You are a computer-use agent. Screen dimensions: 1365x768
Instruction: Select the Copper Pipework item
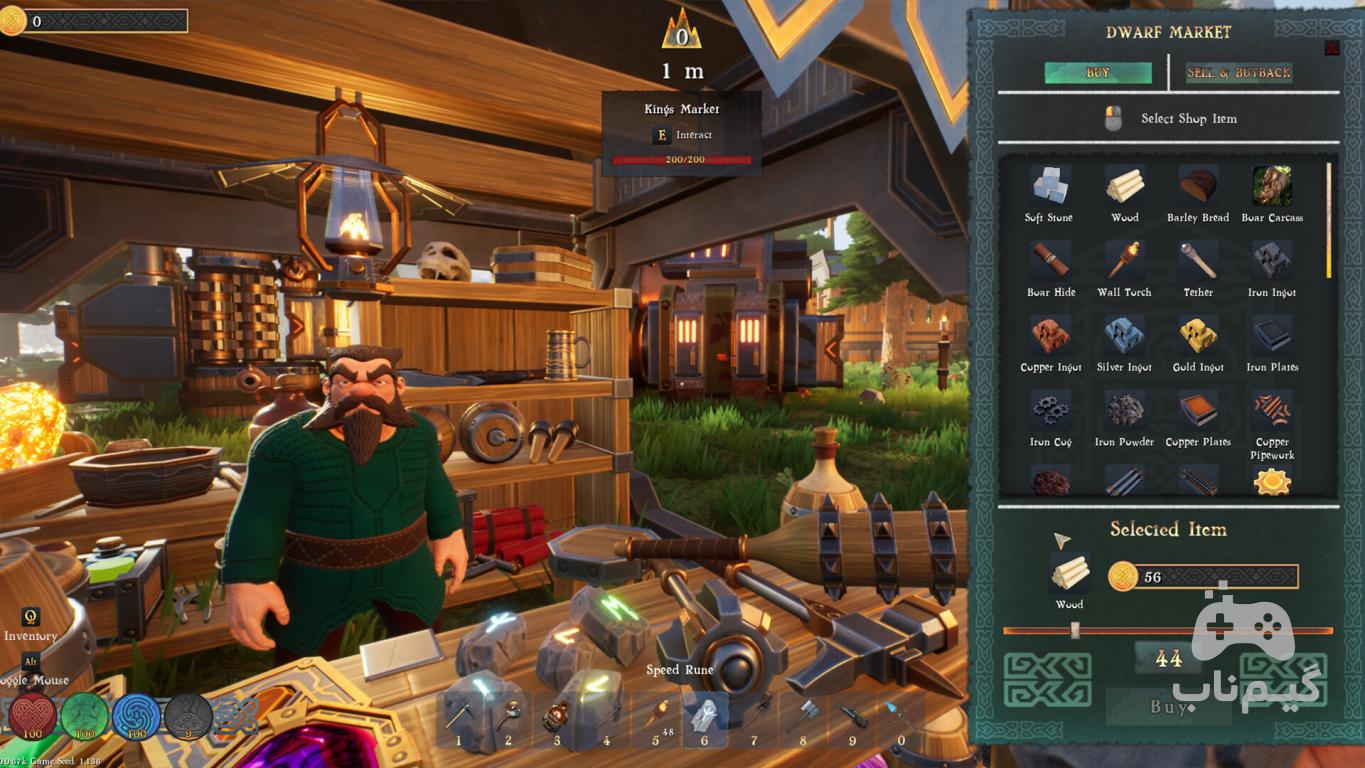(x=1272, y=411)
